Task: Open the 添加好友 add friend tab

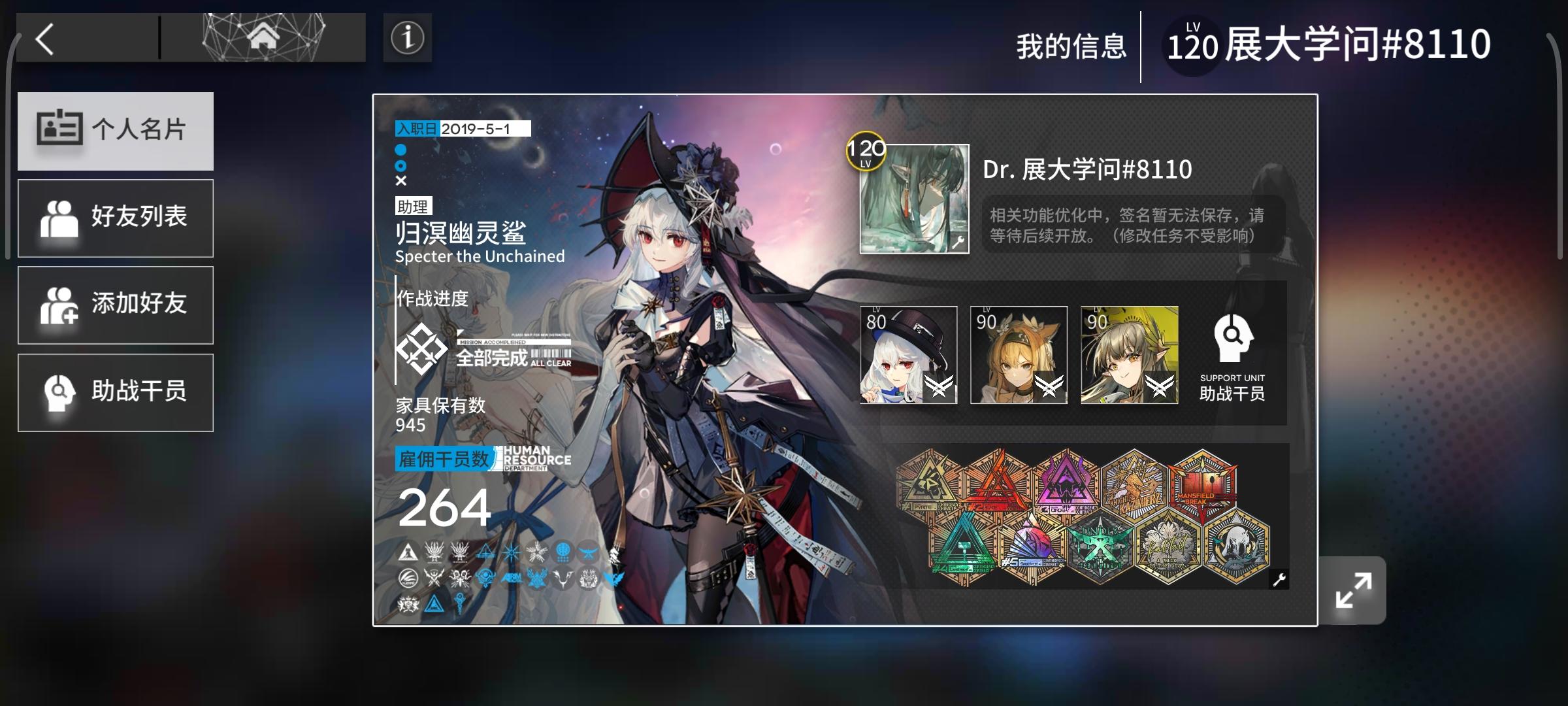Action: 116,305
